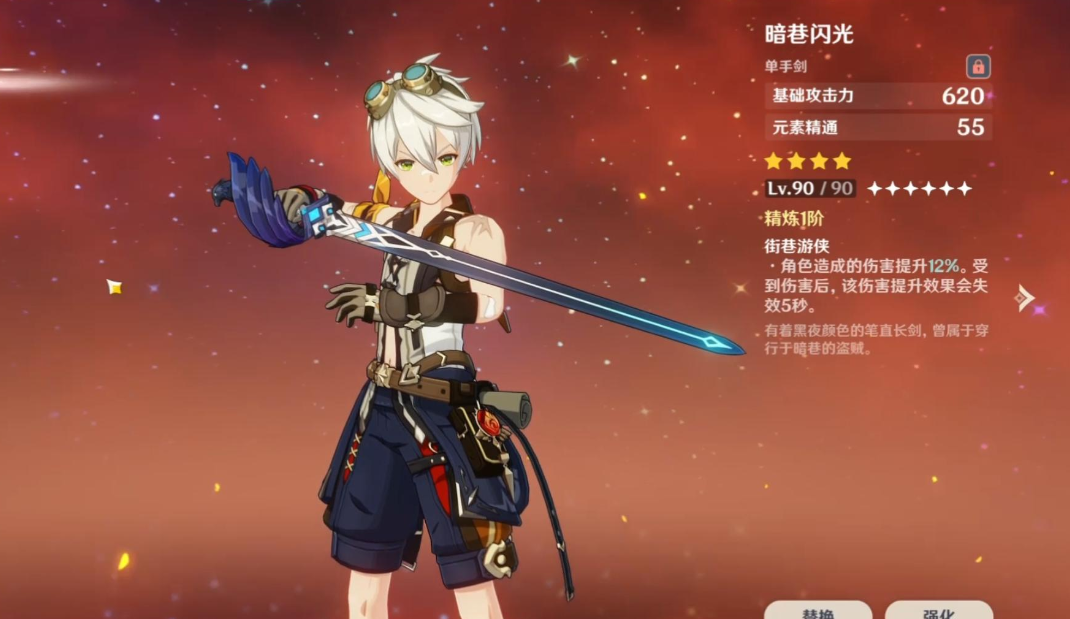Screen dimensions: 1070x619
Task: Switch to next character with right arrow
Action: tap(1024, 297)
